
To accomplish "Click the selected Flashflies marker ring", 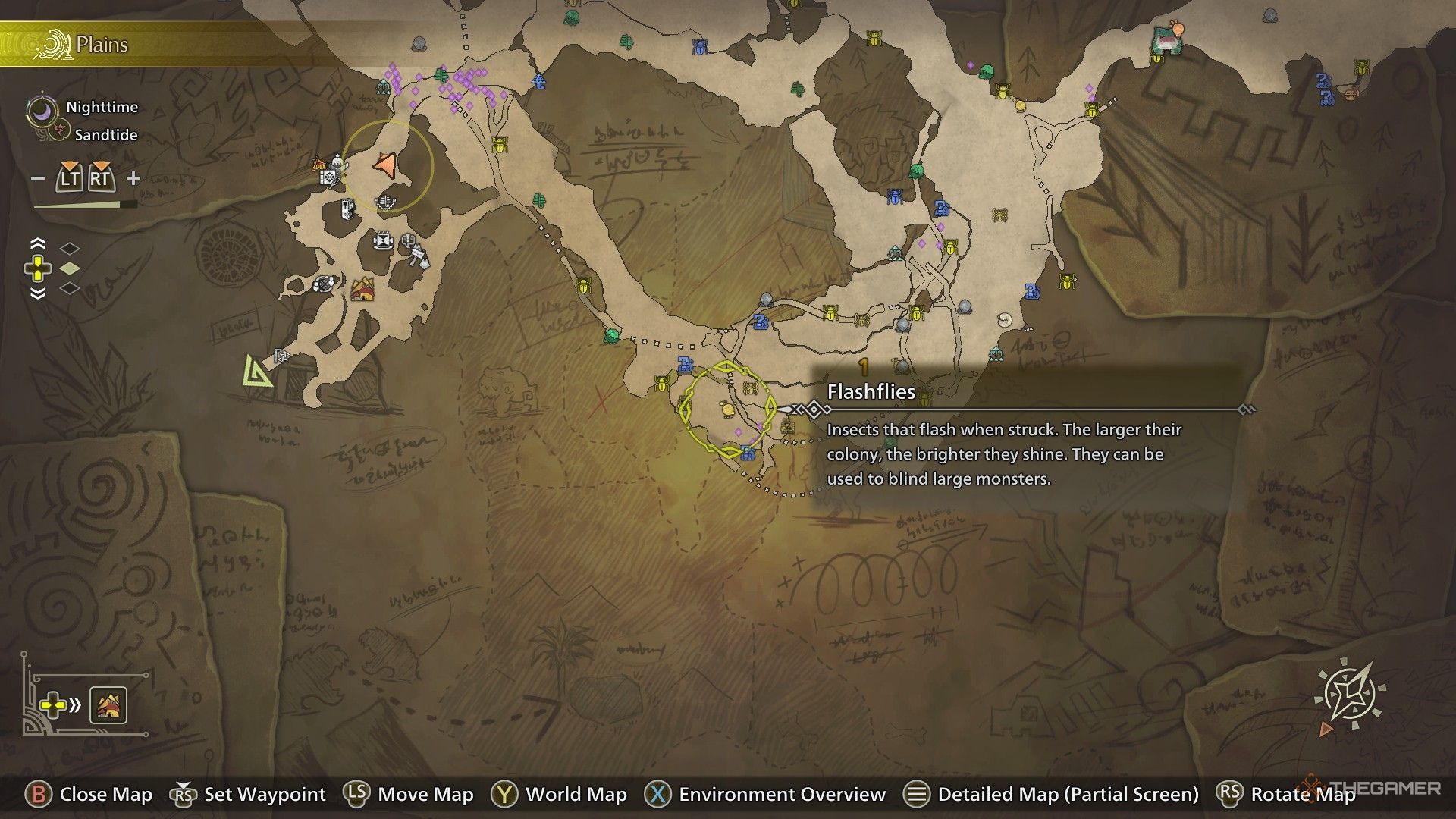I will 727,410.
